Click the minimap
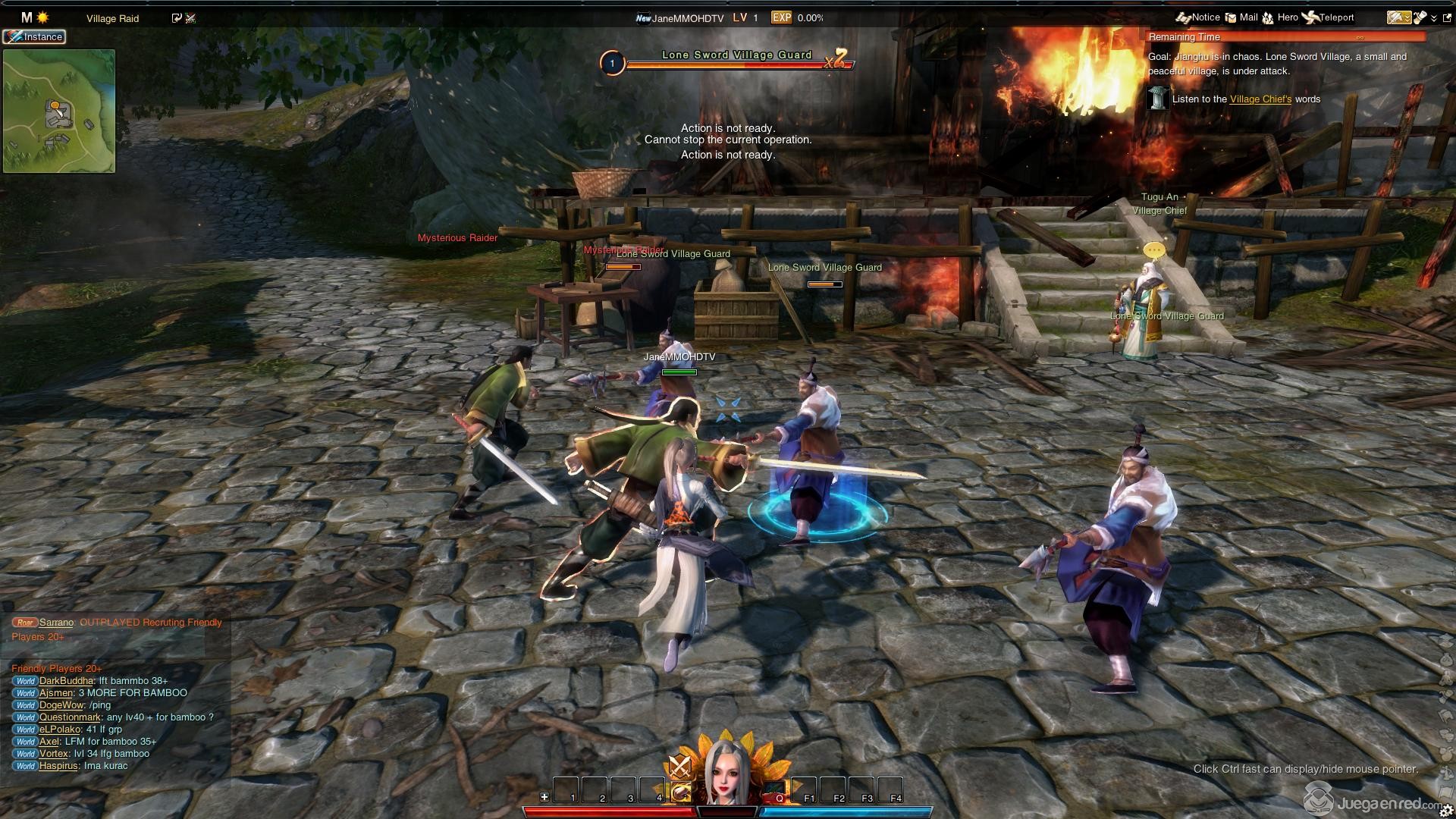 tap(59, 111)
